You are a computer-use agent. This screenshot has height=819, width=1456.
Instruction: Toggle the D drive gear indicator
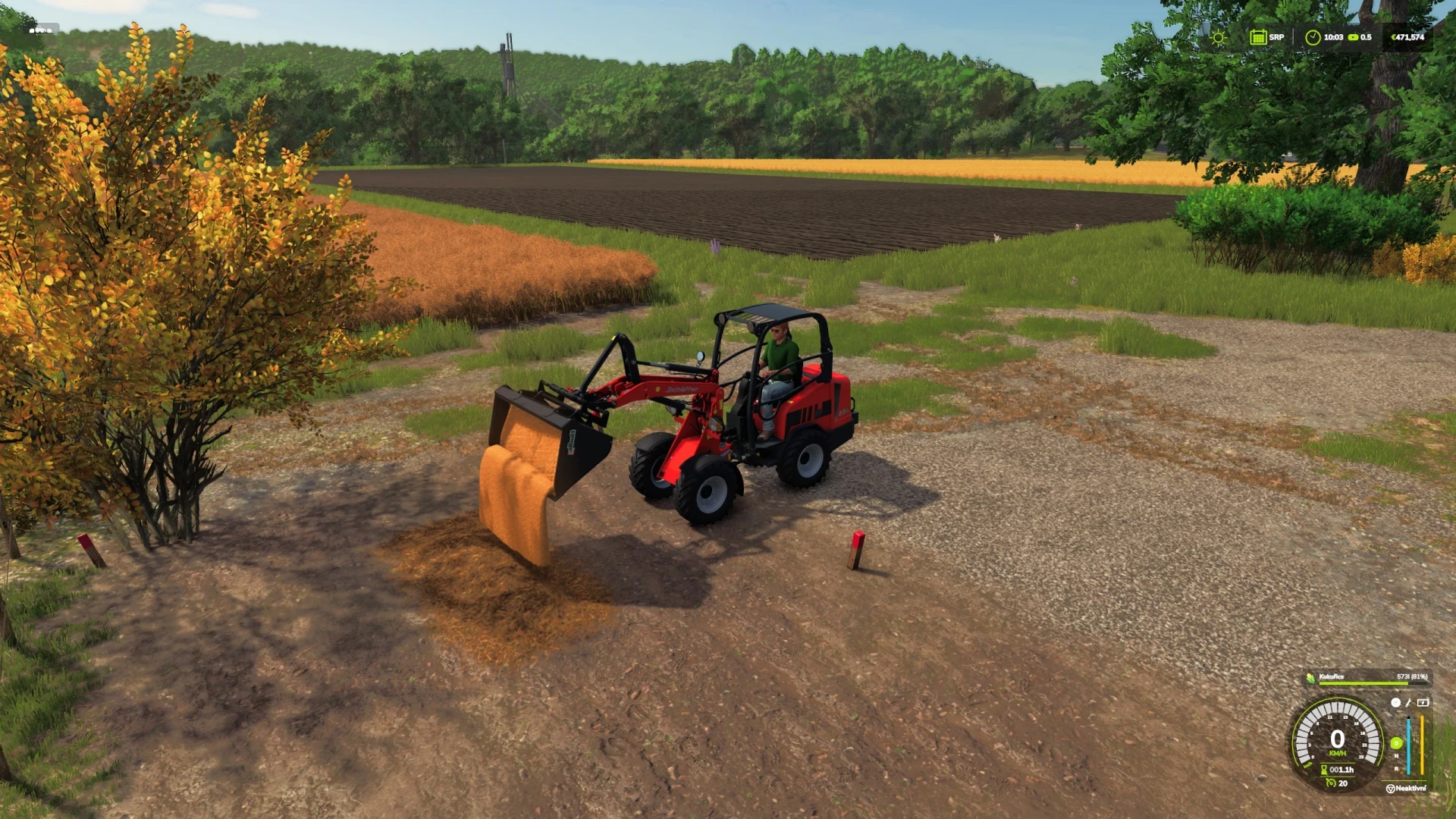click(1396, 743)
